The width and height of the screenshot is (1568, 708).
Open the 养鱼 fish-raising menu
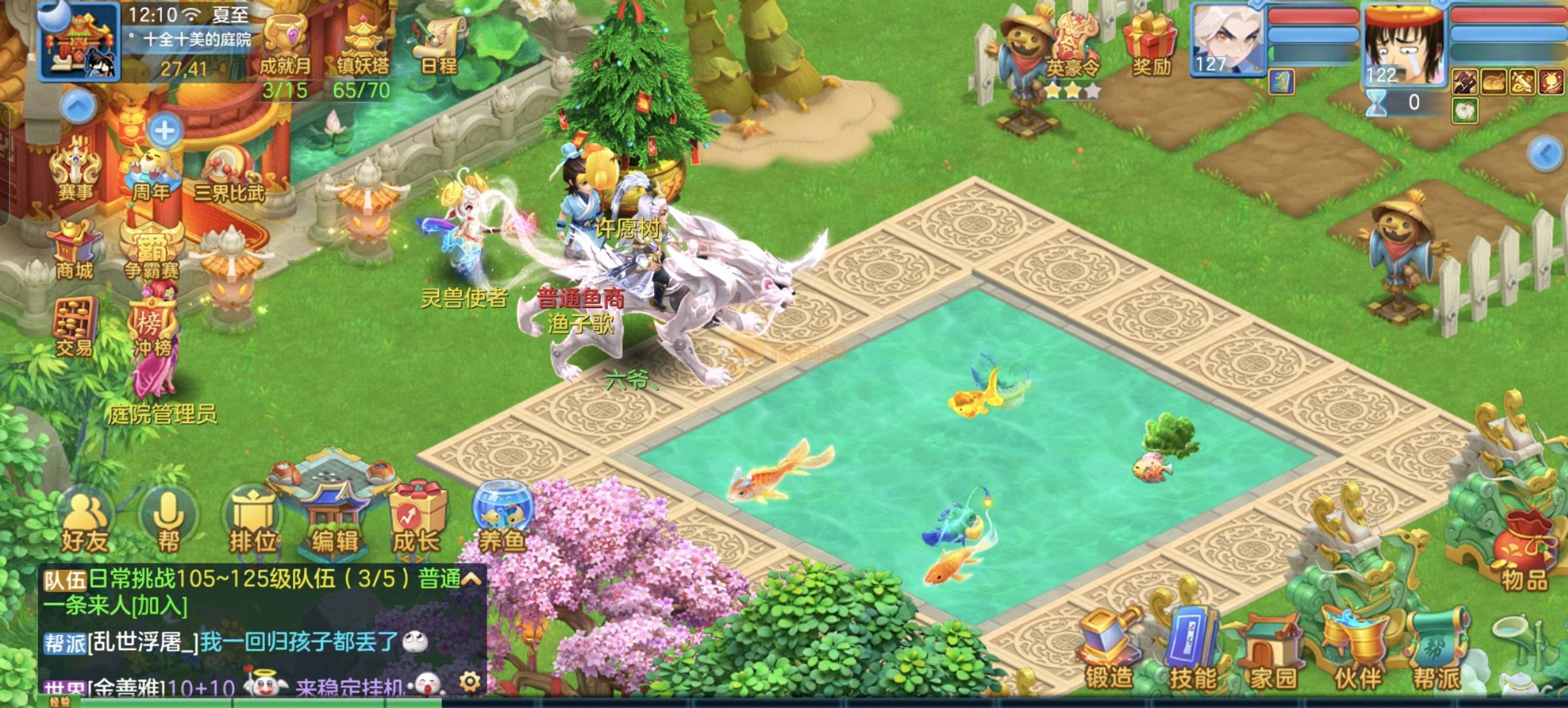click(501, 518)
